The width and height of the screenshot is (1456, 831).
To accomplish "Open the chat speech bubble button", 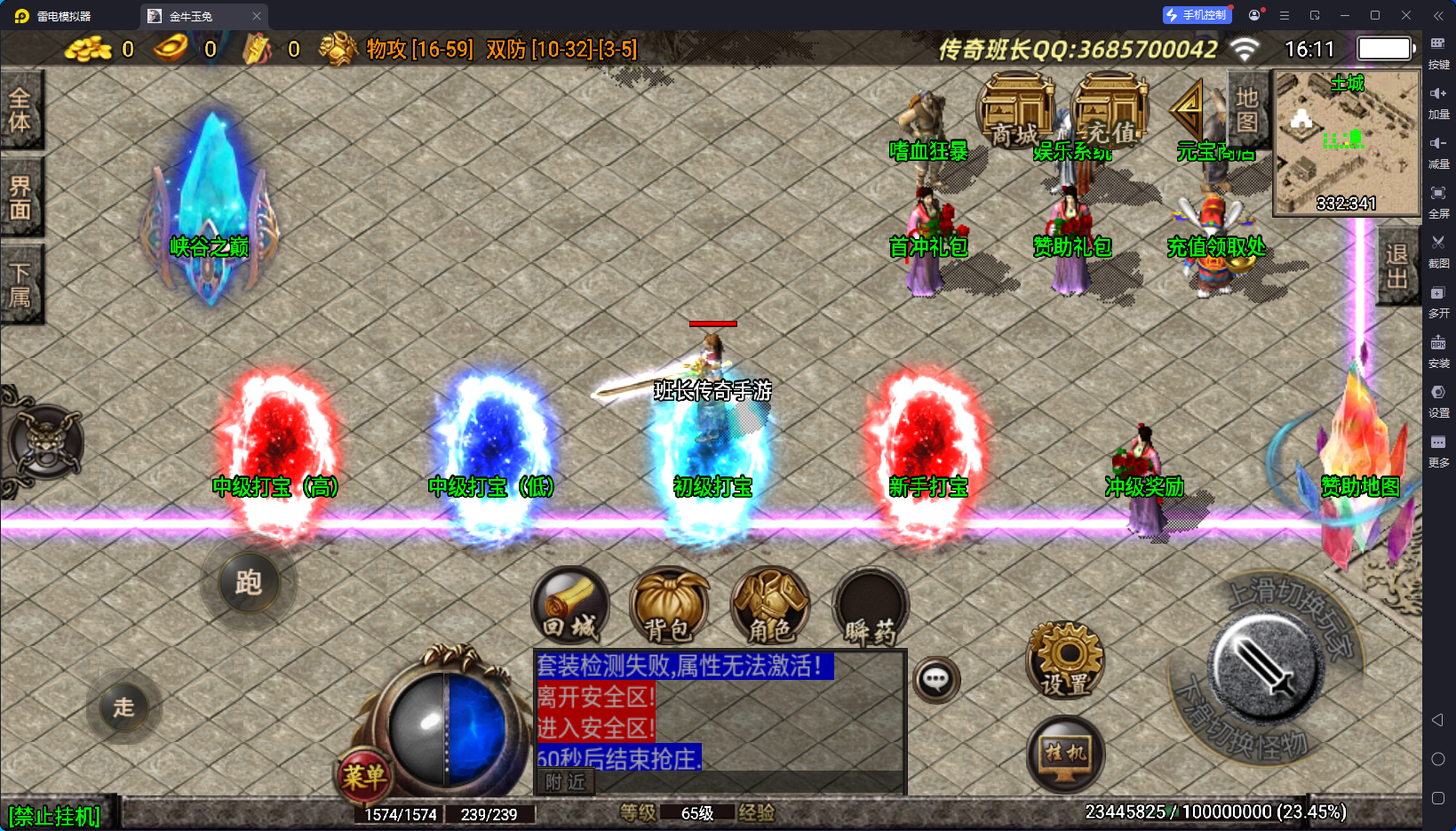I will [936, 681].
